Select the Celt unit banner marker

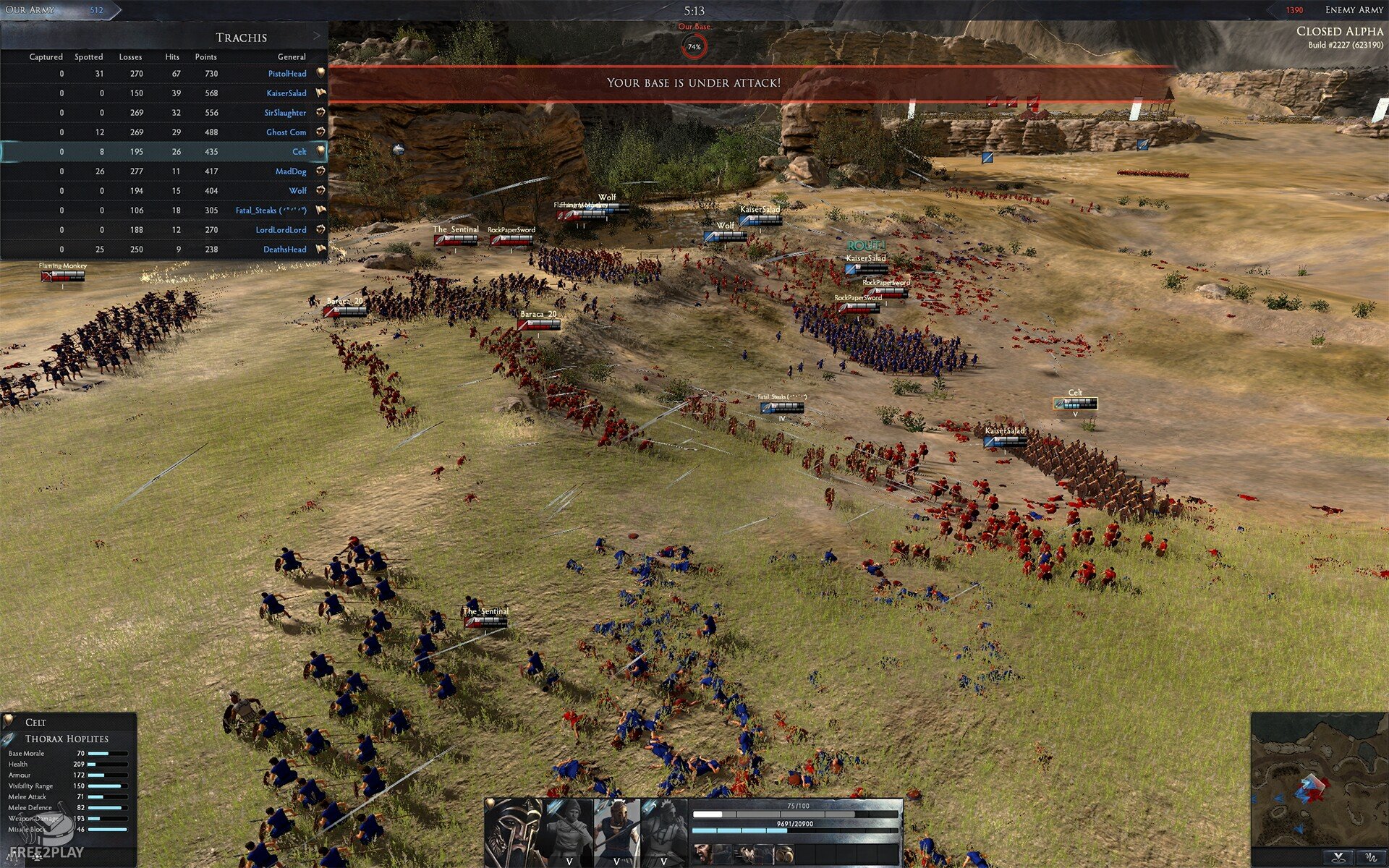[x=1075, y=403]
